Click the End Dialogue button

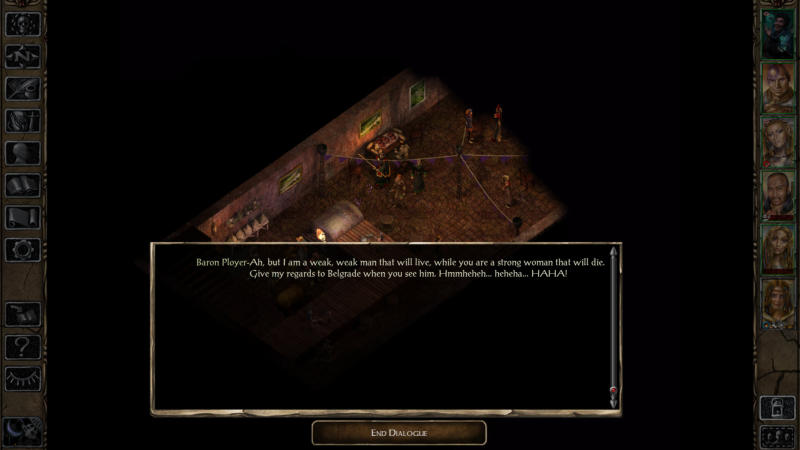(x=399, y=432)
